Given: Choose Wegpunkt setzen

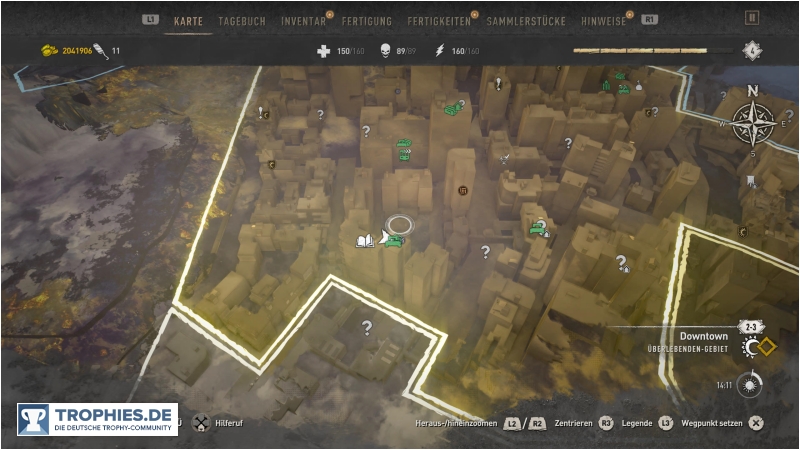Looking at the screenshot, I should 710,423.
